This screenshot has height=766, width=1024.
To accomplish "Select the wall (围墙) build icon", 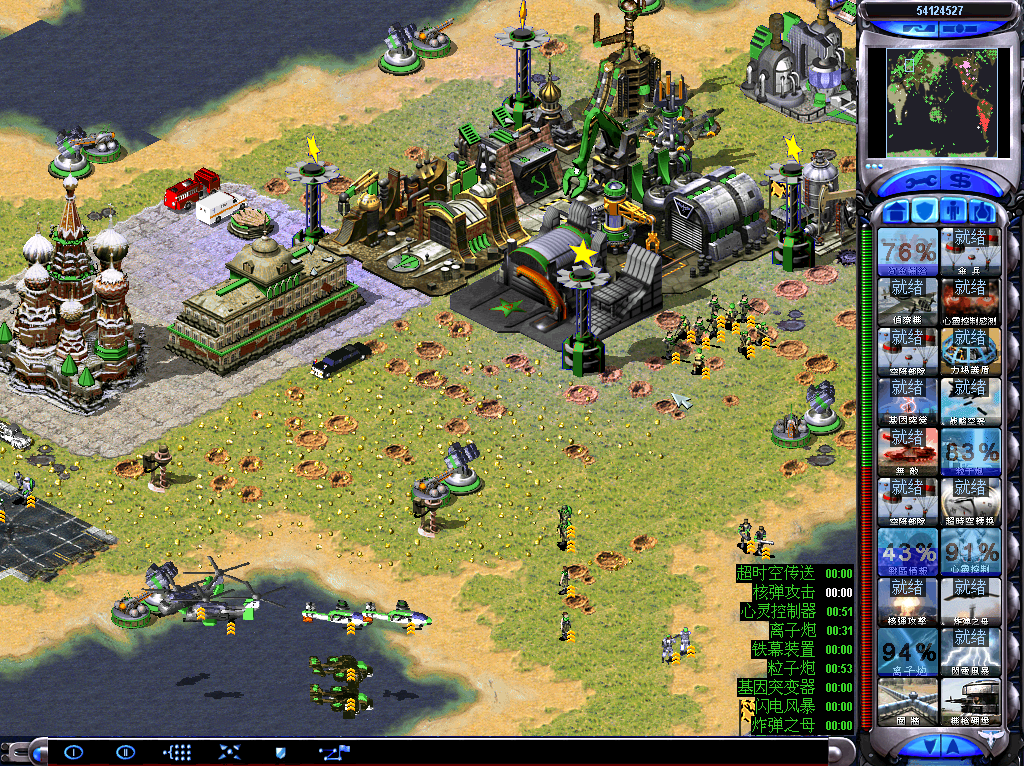I will click(x=908, y=701).
